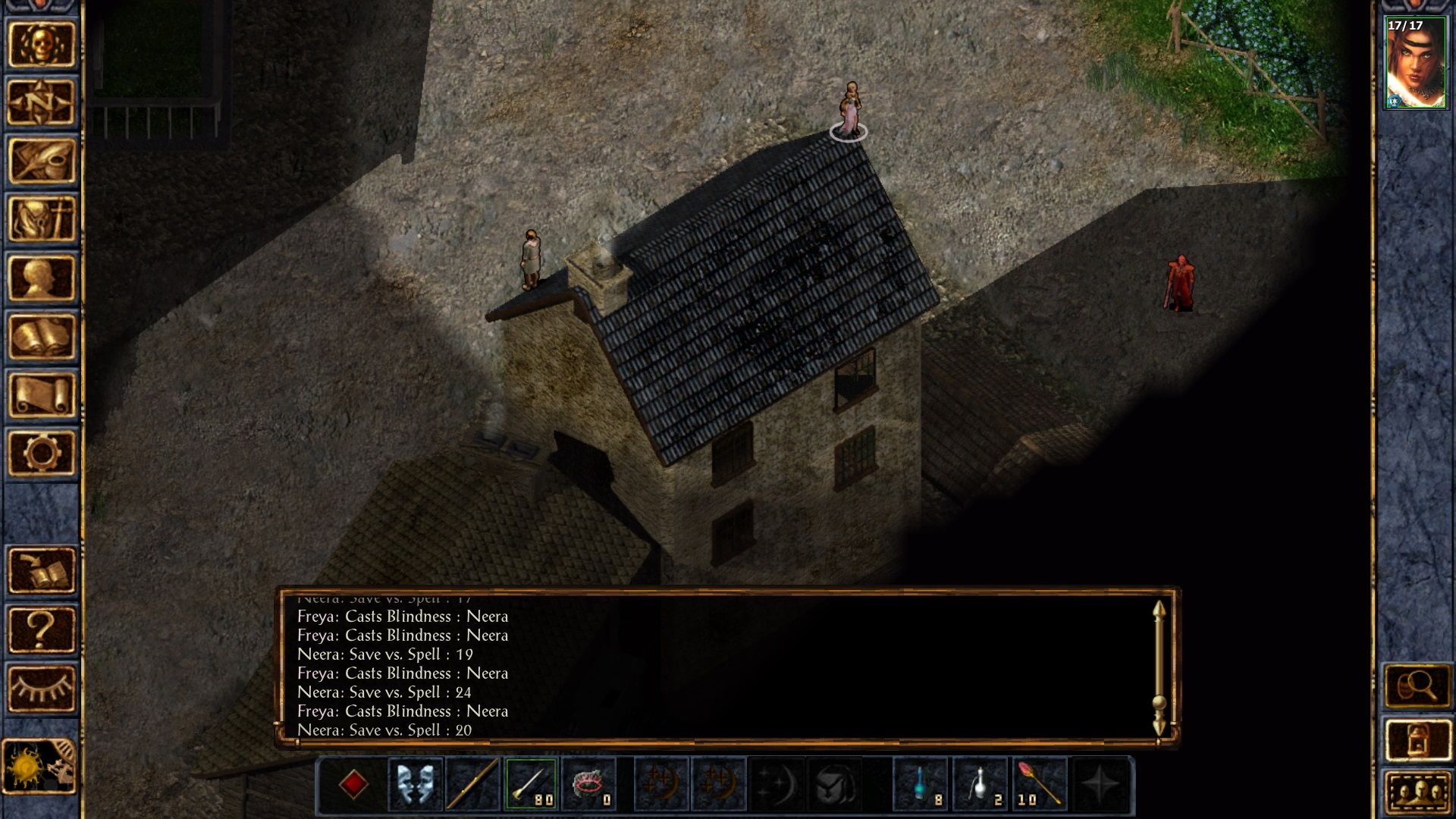1456x819 pixels.
Task: Select all party members button
Action: click(x=1417, y=793)
